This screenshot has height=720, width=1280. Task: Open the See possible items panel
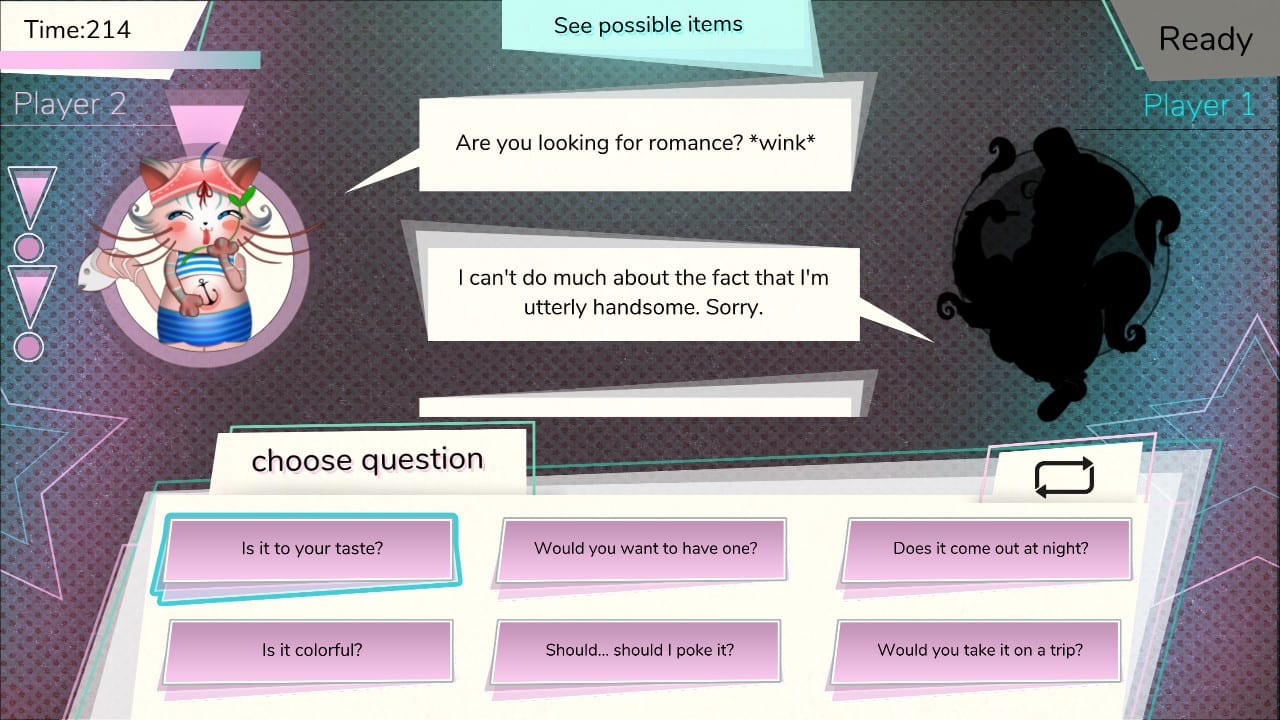(x=648, y=25)
